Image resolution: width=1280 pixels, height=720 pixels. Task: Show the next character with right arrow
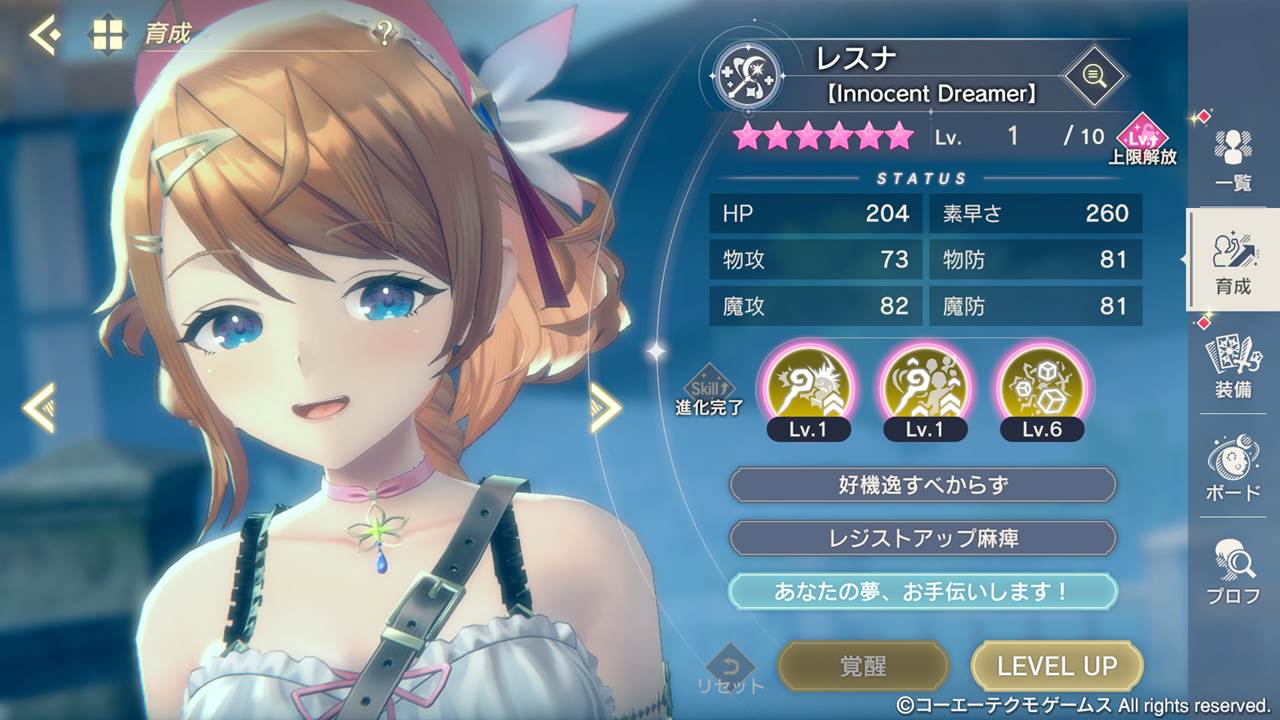605,407
